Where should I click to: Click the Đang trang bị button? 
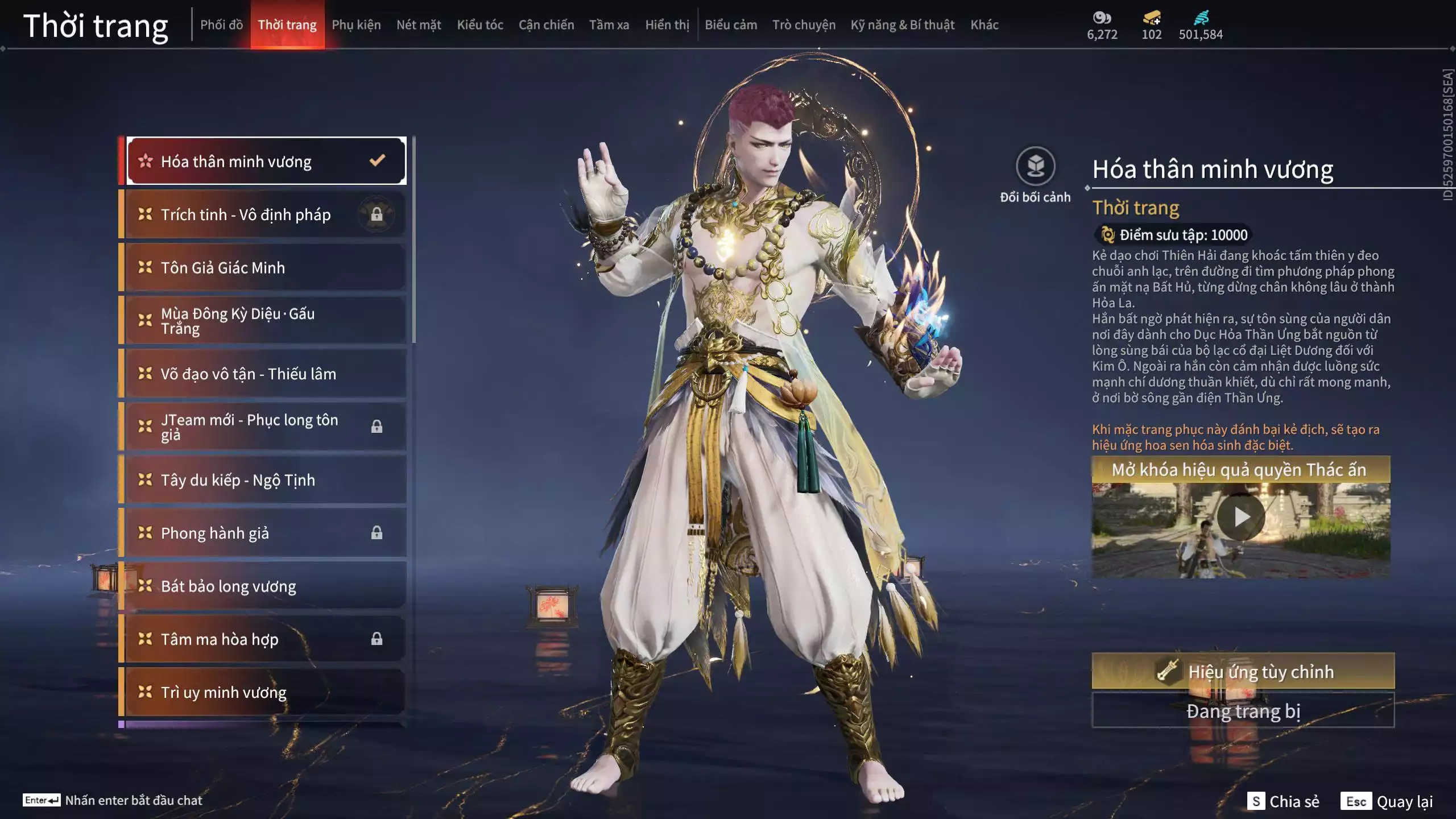tap(1243, 711)
